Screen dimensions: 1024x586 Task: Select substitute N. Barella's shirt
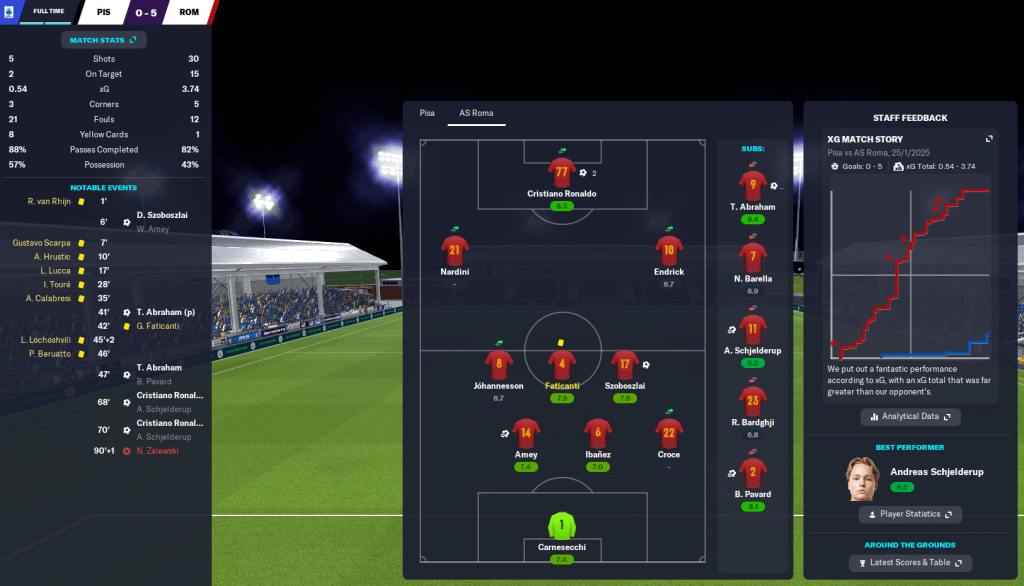click(x=752, y=258)
